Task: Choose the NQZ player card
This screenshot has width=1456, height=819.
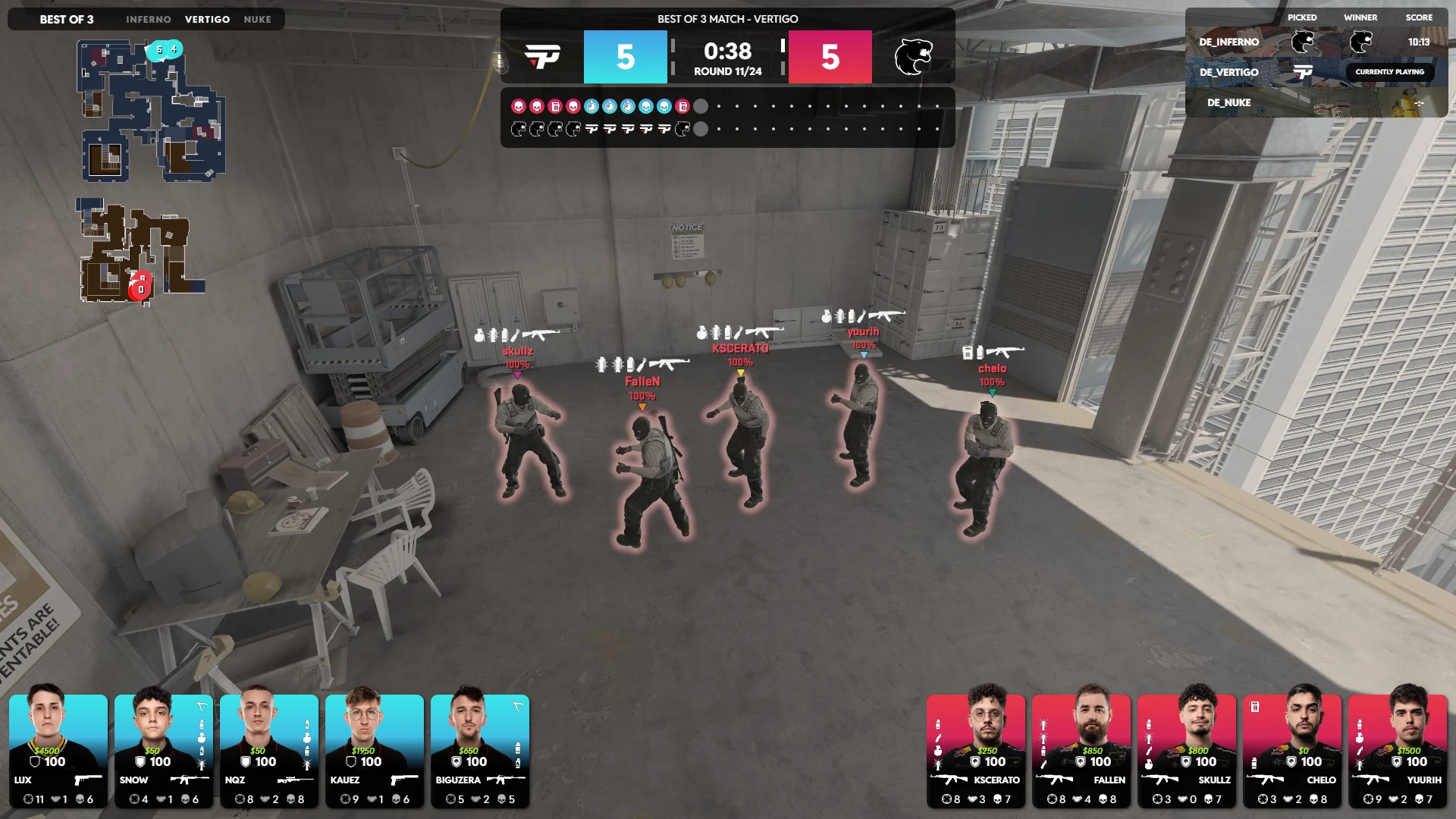Action: pos(269,751)
